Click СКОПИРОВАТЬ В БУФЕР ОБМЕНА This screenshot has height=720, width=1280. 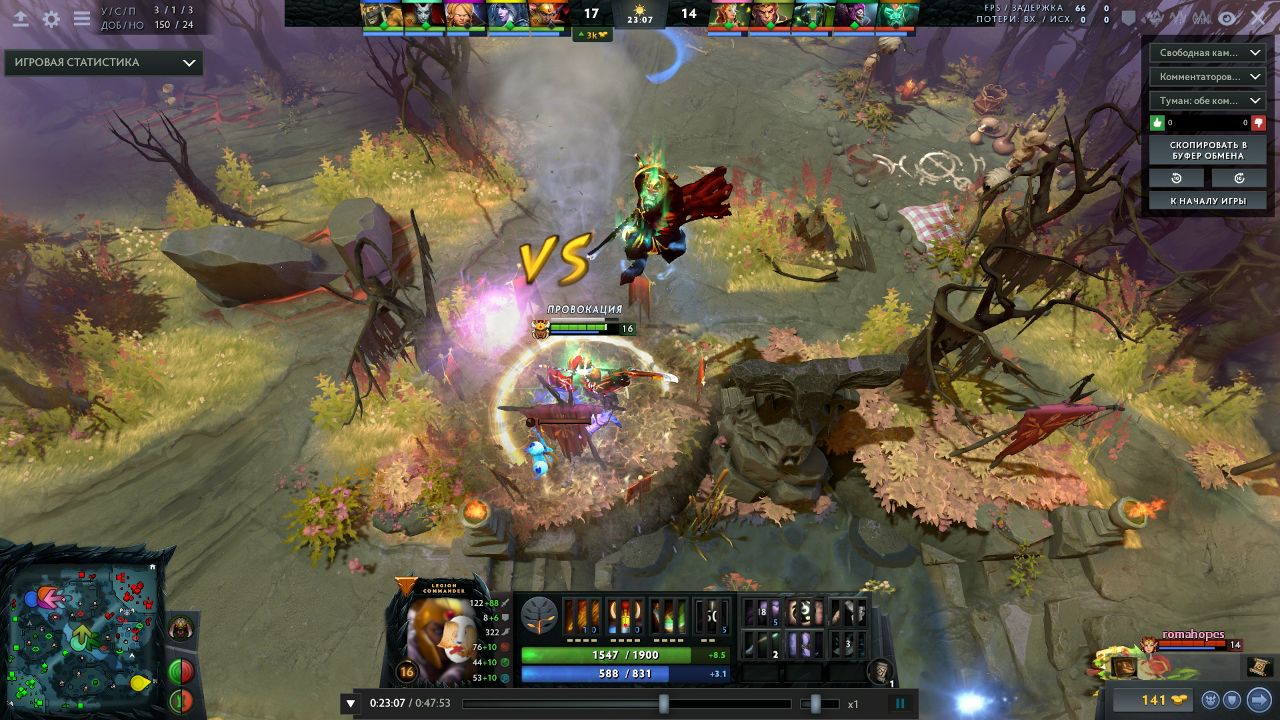[x=1208, y=150]
